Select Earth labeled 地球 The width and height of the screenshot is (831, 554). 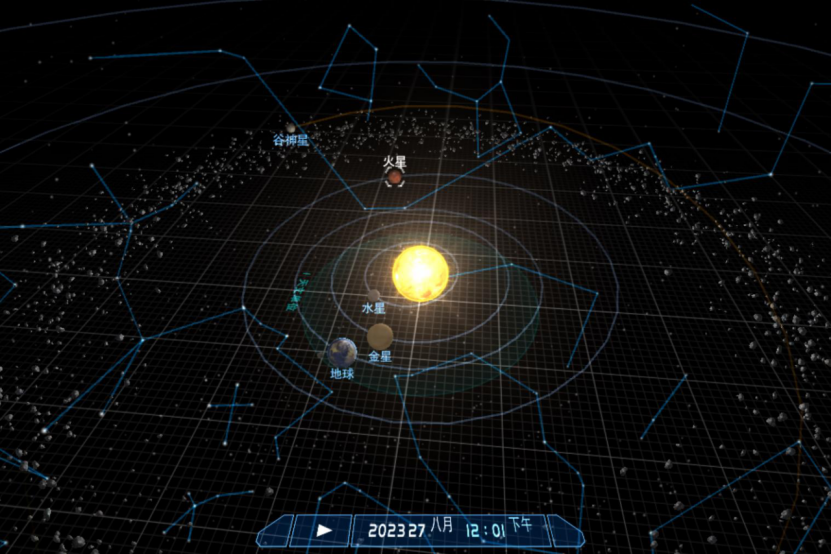click(342, 351)
